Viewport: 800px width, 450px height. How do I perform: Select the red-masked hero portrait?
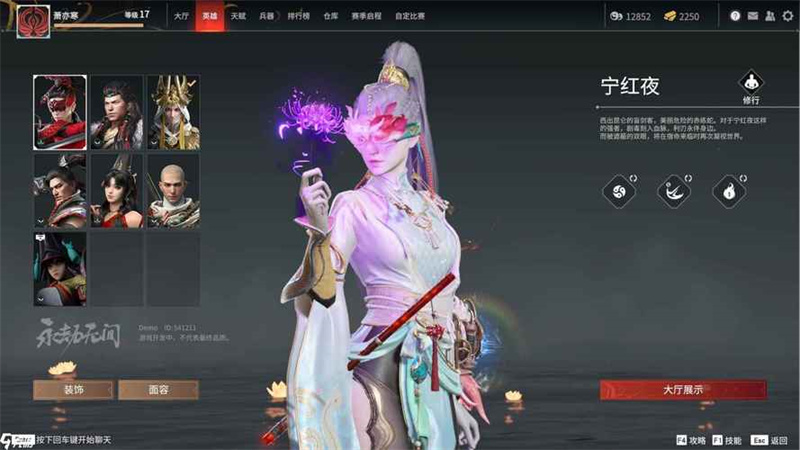(60, 111)
